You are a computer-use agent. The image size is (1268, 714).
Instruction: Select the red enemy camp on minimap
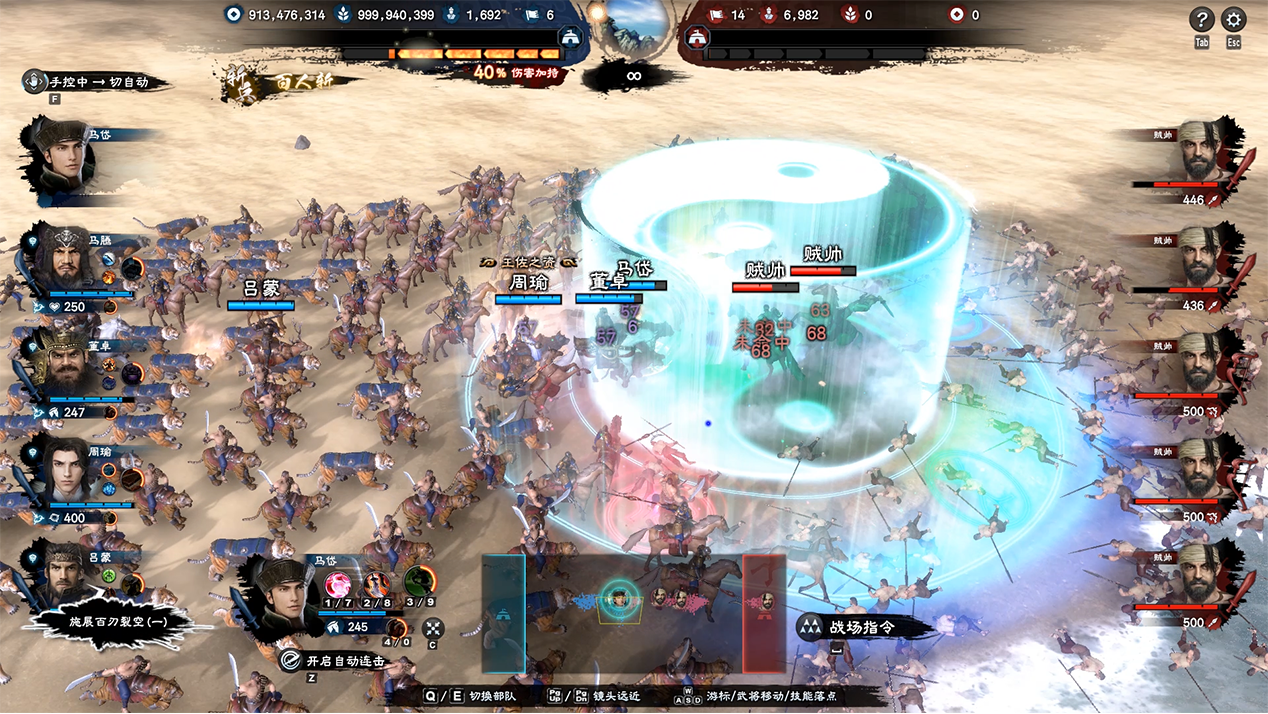pos(764,613)
